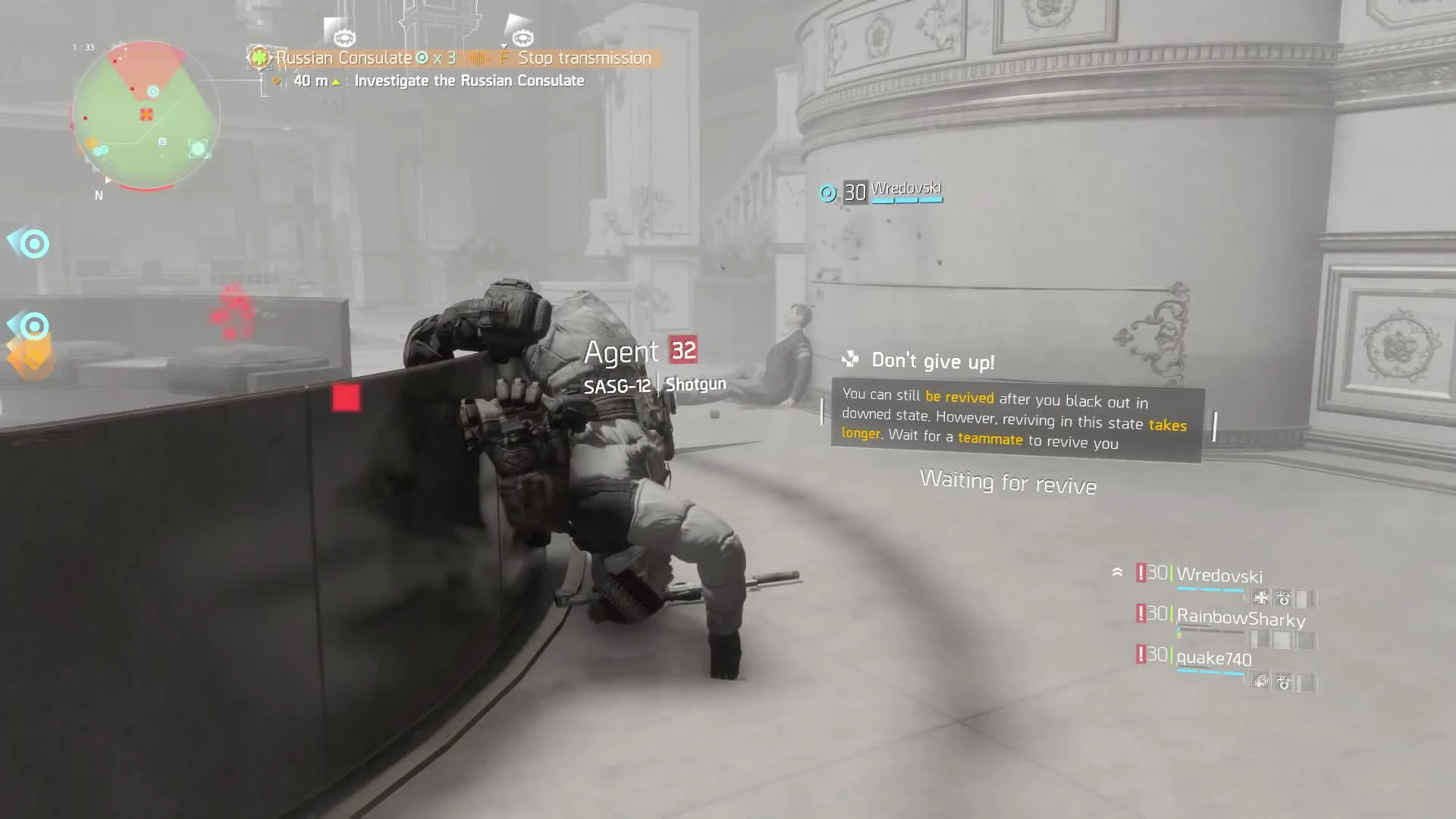Click the orange waveform transmission icon
Image resolution: width=1456 pixels, height=819 pixels.
coord(479,58)
